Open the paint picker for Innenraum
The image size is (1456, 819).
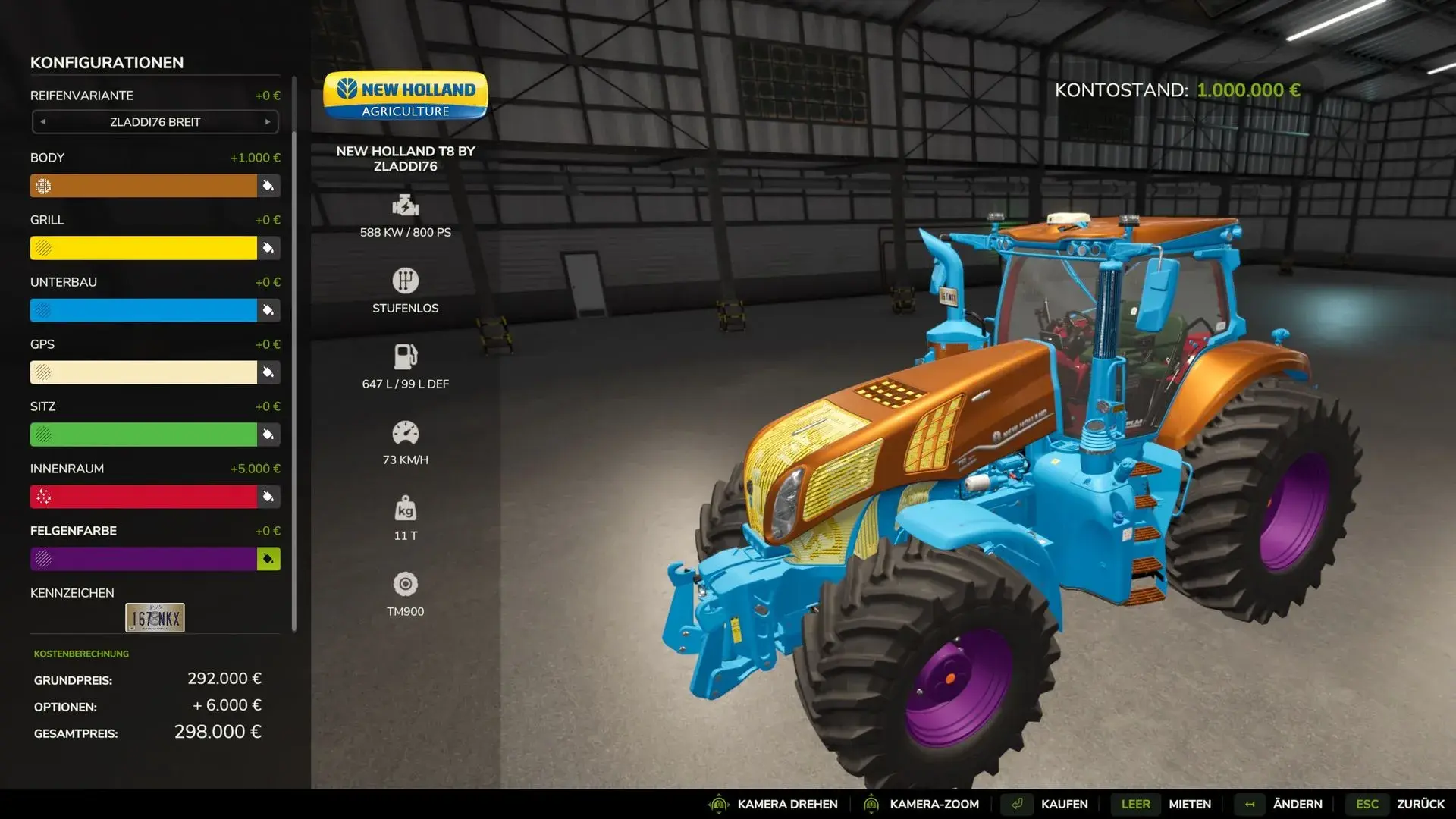268,497
